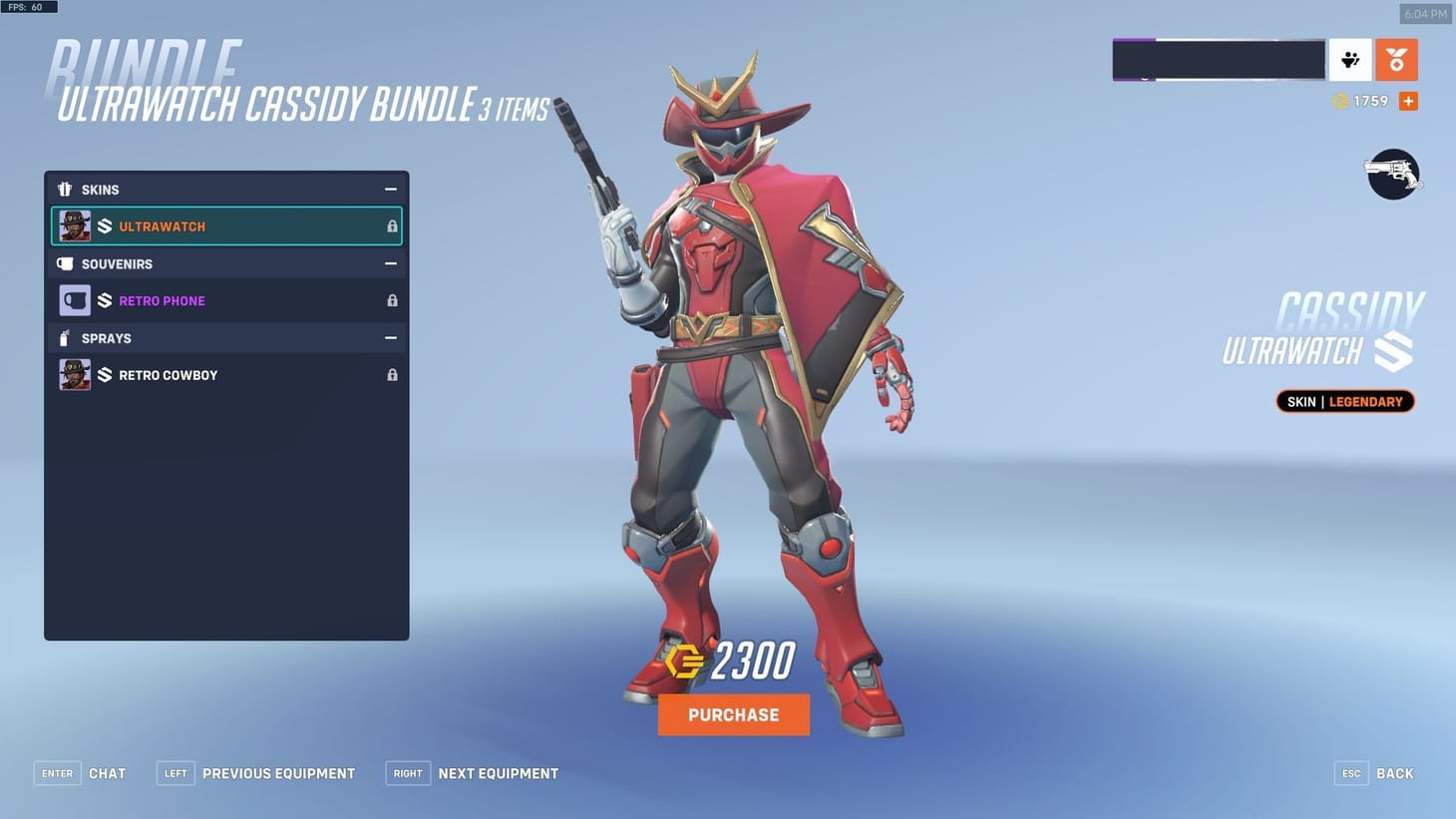Click the Souvenirs mug icon
1456x819 pixels.
click(x=65, y=263)
